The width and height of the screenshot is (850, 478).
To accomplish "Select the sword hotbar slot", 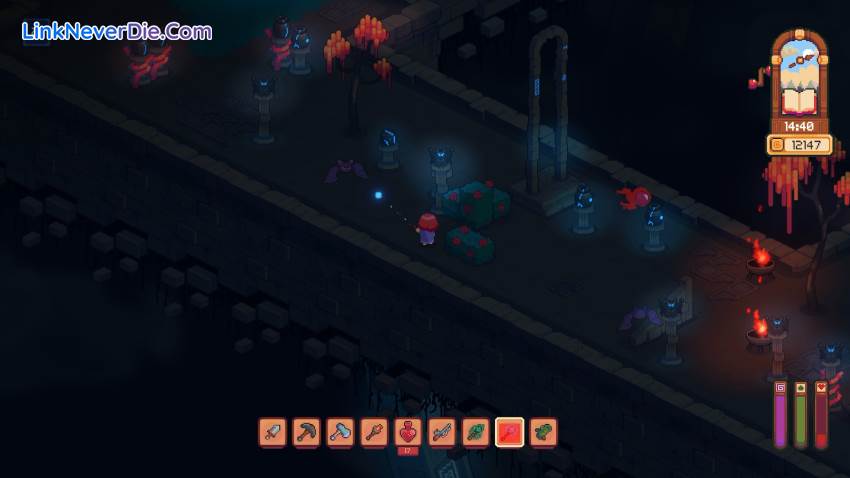I will click(x=273, y=432).
